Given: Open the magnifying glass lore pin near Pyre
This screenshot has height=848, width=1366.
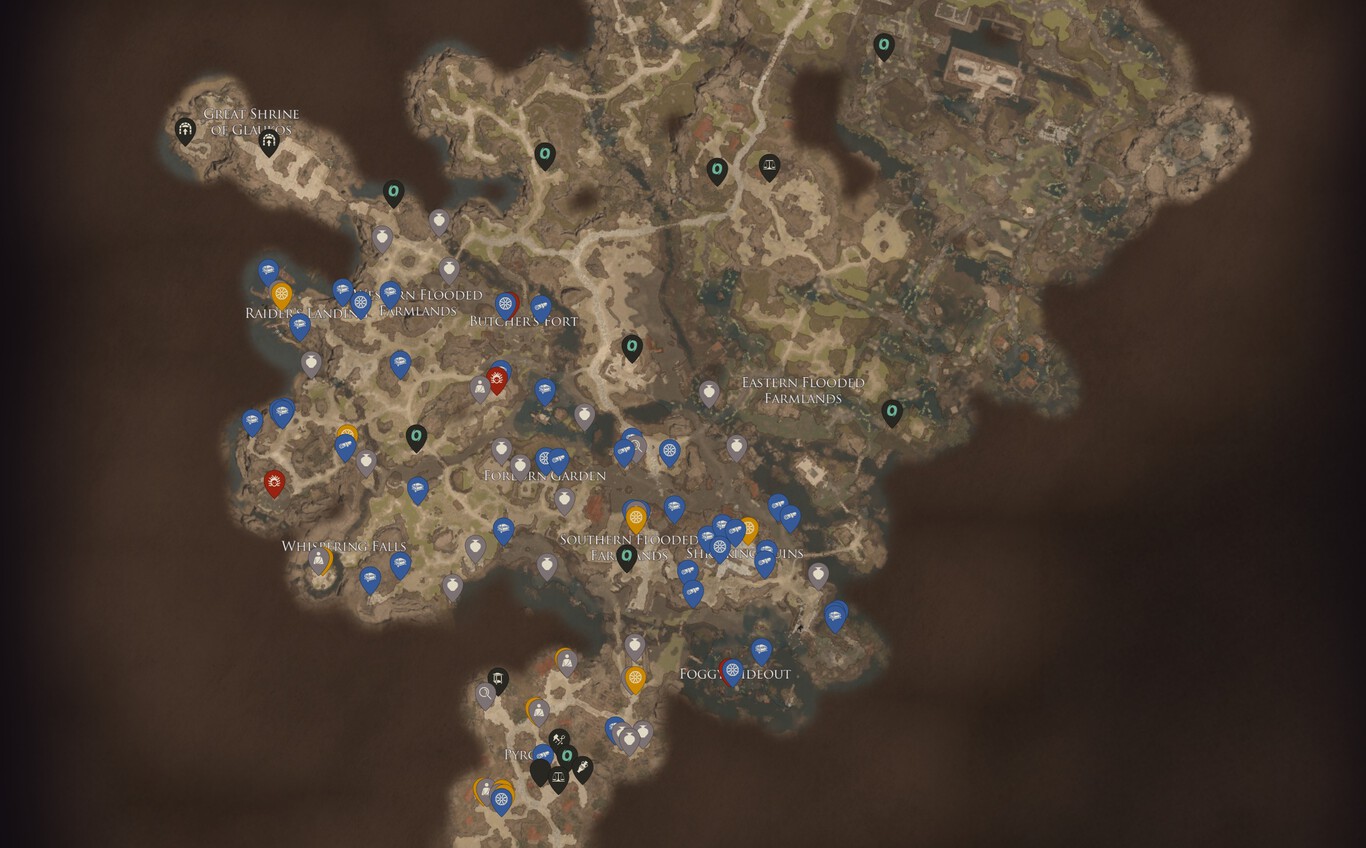Looking at the screenshot, I should click(x=485, y=692).
